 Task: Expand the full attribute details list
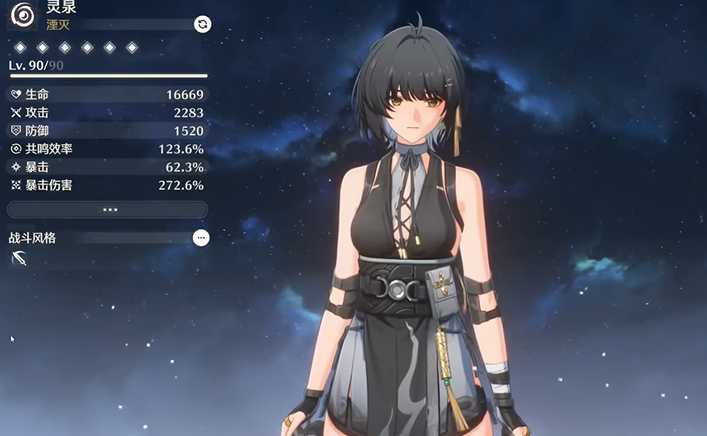point(108,210)
